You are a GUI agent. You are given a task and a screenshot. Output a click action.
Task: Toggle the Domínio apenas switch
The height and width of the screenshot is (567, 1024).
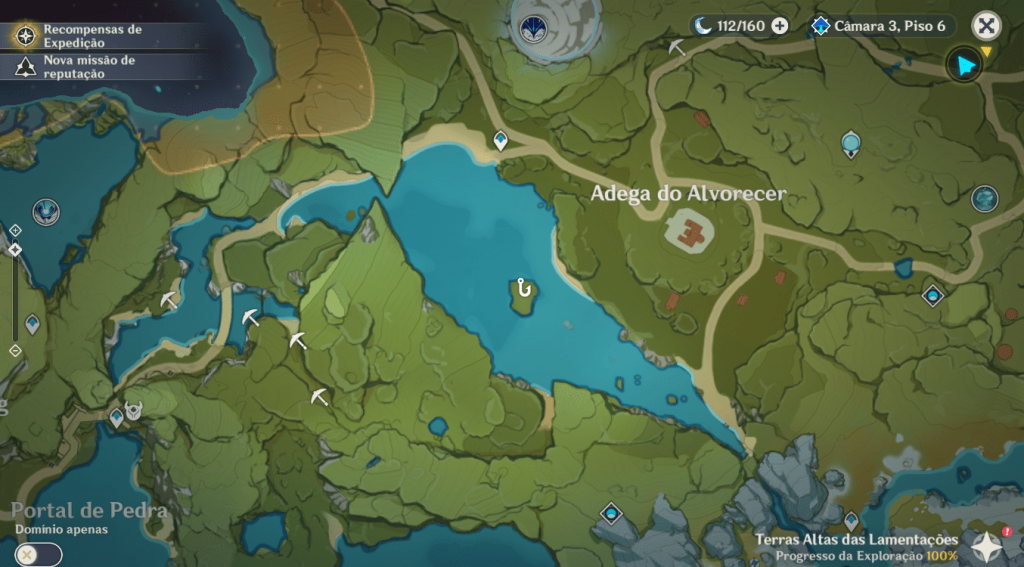point(39,554)
